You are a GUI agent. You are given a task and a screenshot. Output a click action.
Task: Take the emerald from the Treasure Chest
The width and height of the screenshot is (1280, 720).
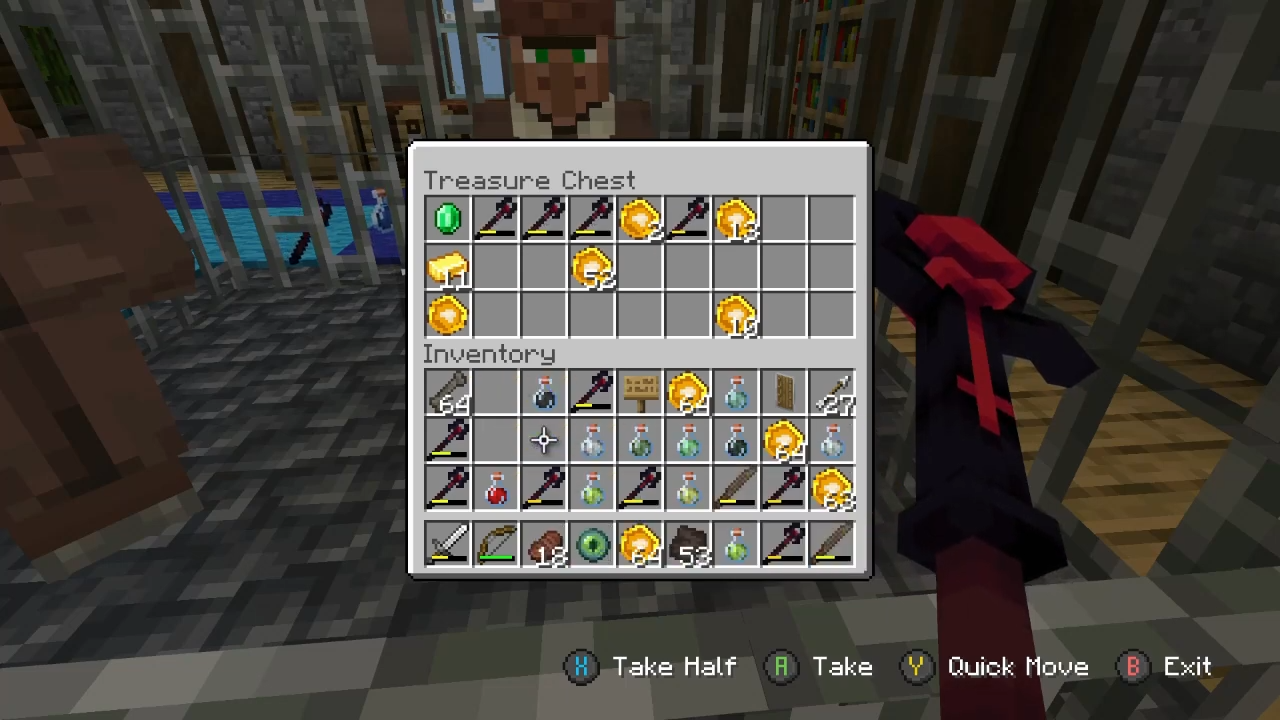click(447, 219)
